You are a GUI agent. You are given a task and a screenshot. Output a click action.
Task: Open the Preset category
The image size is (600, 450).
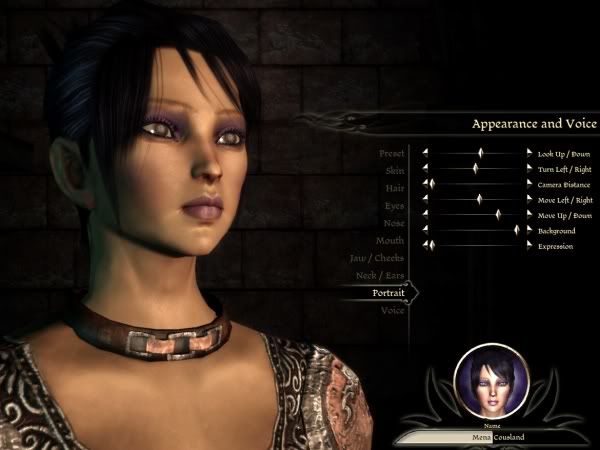pyautogui.click(x=391, y=154)
